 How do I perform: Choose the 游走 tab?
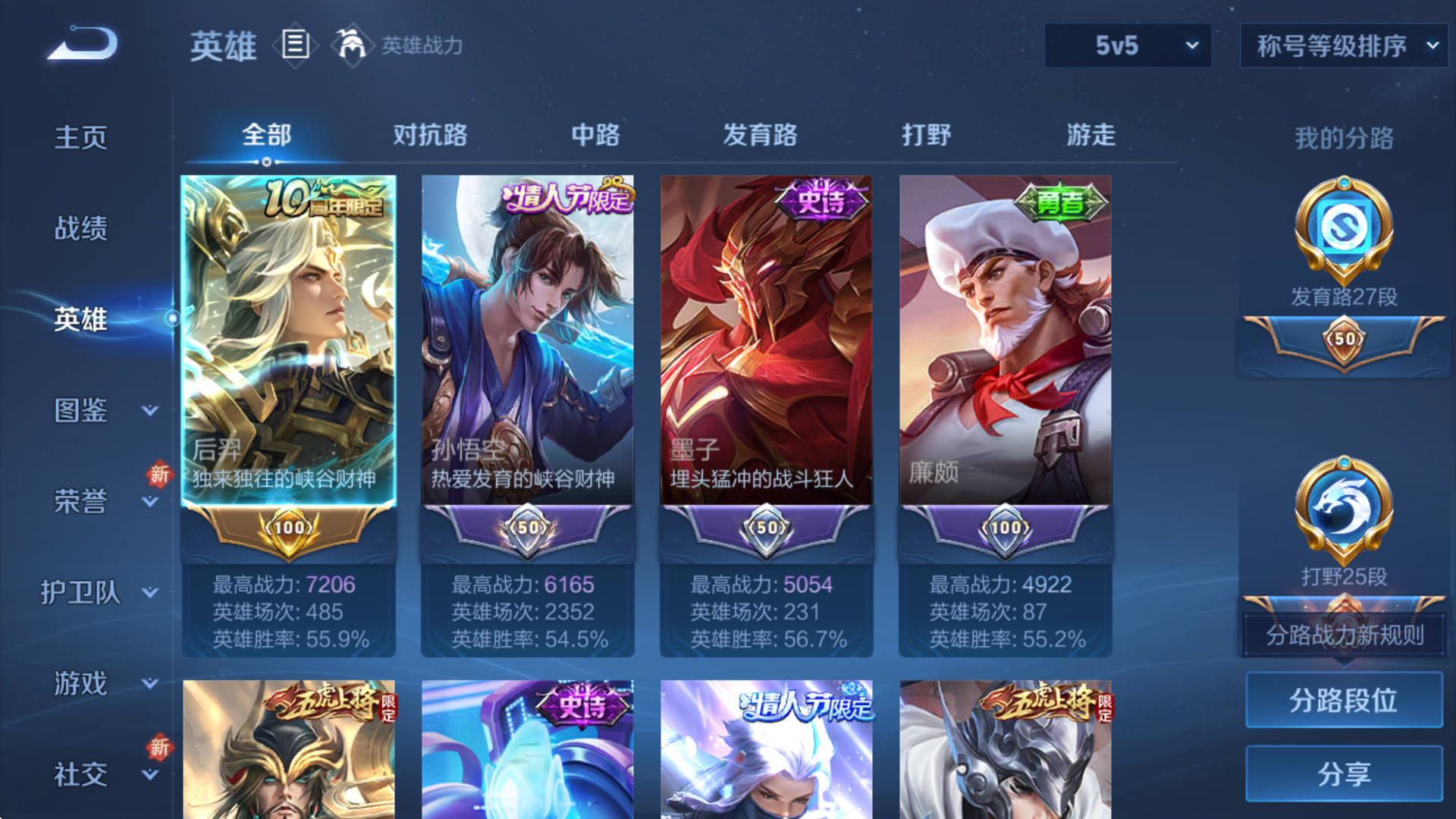point(1090,135)
